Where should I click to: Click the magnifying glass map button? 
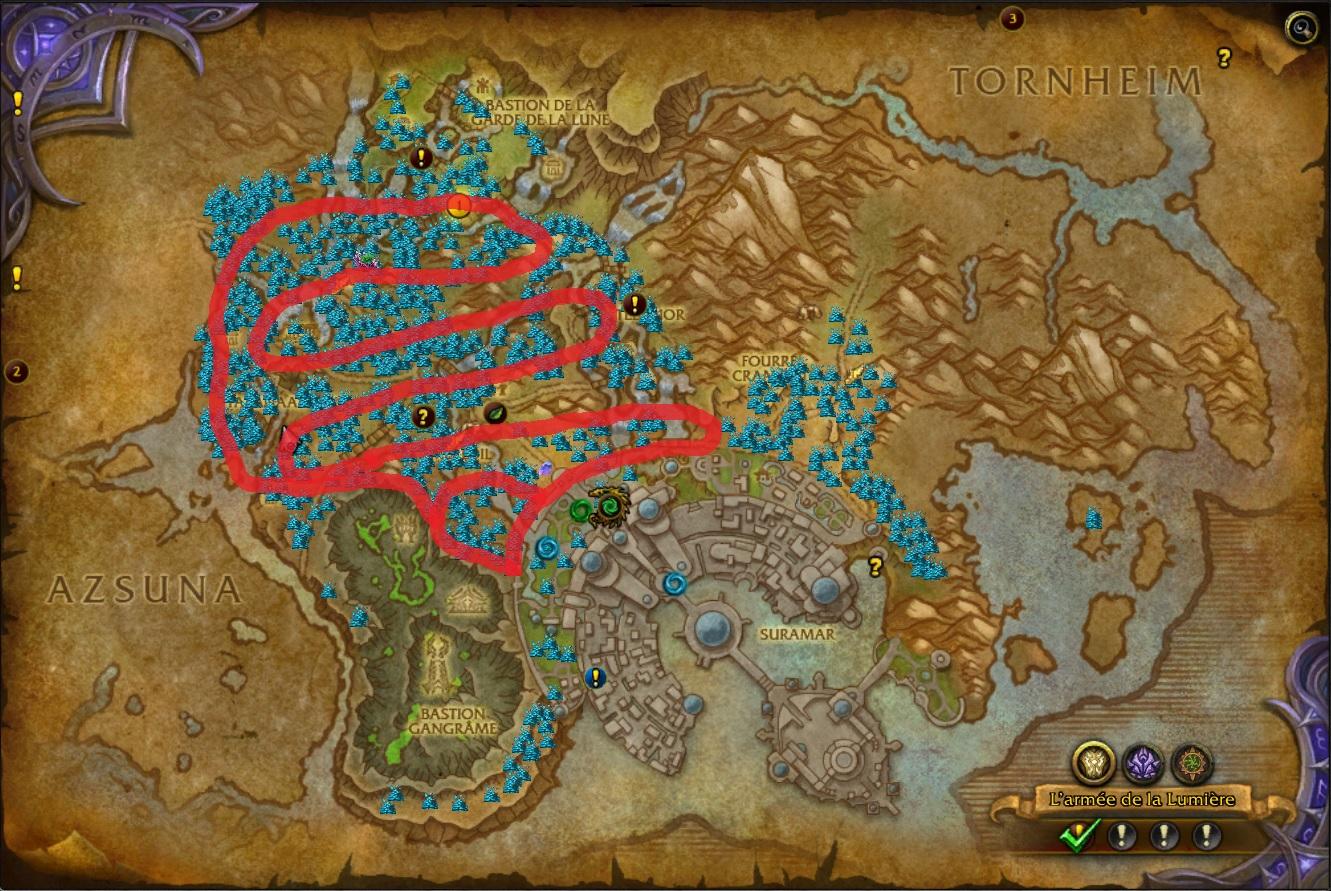[1301, 29]
